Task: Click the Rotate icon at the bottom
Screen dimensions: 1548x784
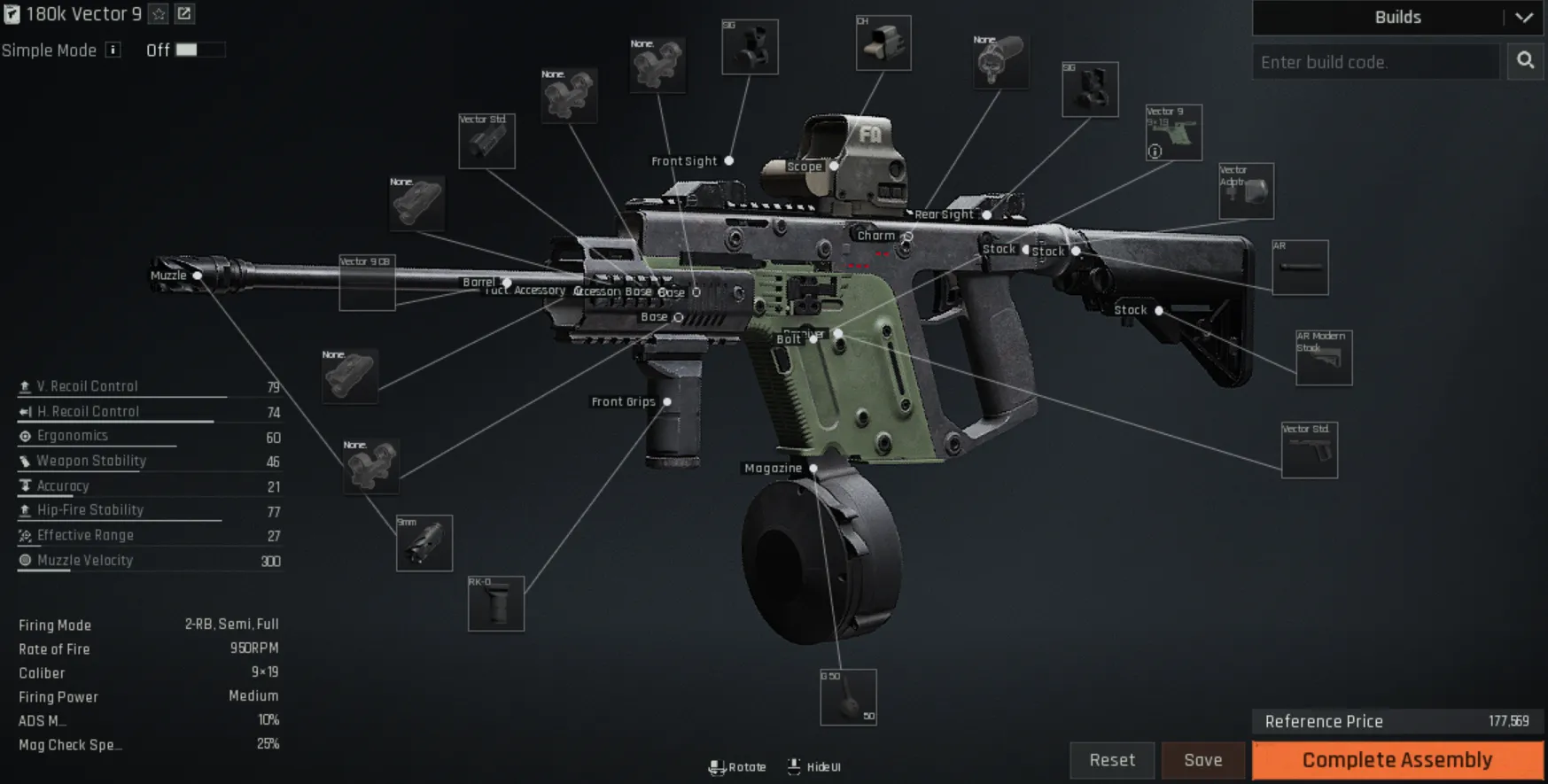Action: click(718, 766)
